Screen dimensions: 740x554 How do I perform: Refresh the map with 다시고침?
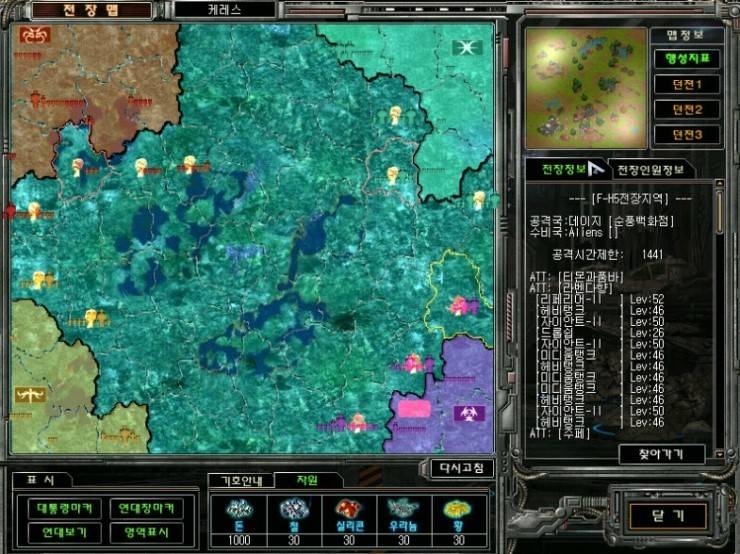coord(461,468)
